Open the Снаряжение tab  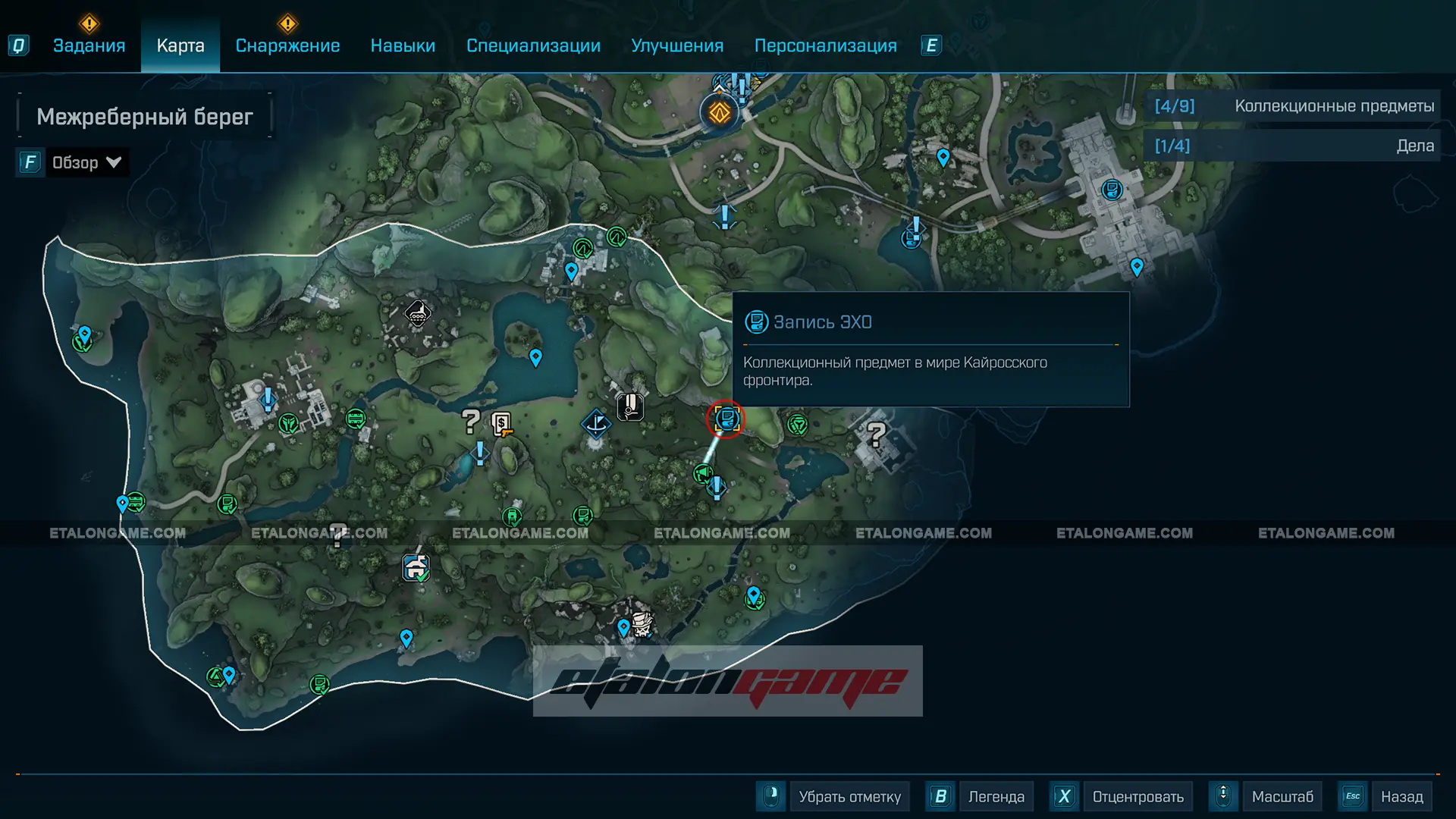[x=287, y=45]
